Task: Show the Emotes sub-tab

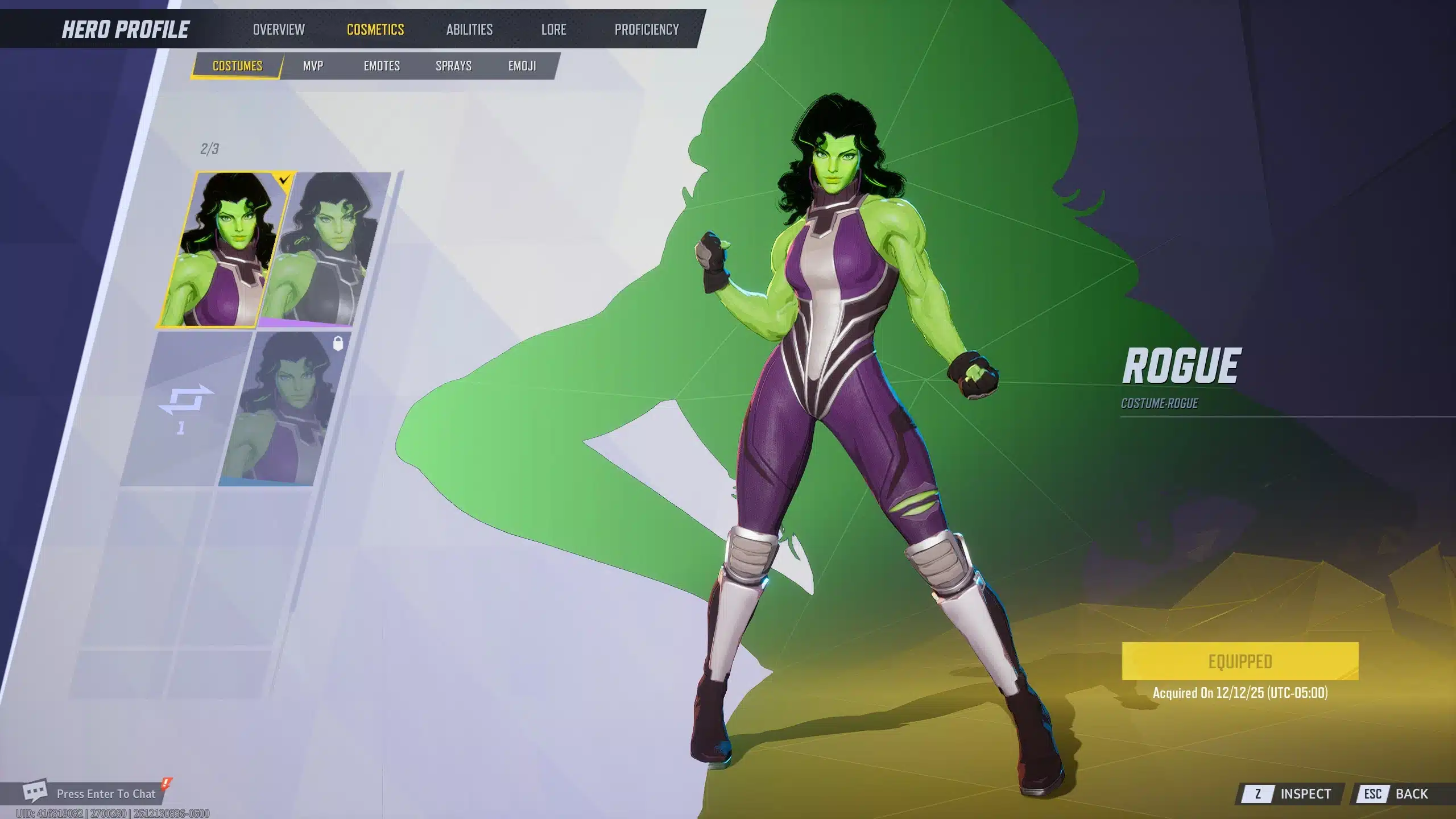Action: [382, 66]
